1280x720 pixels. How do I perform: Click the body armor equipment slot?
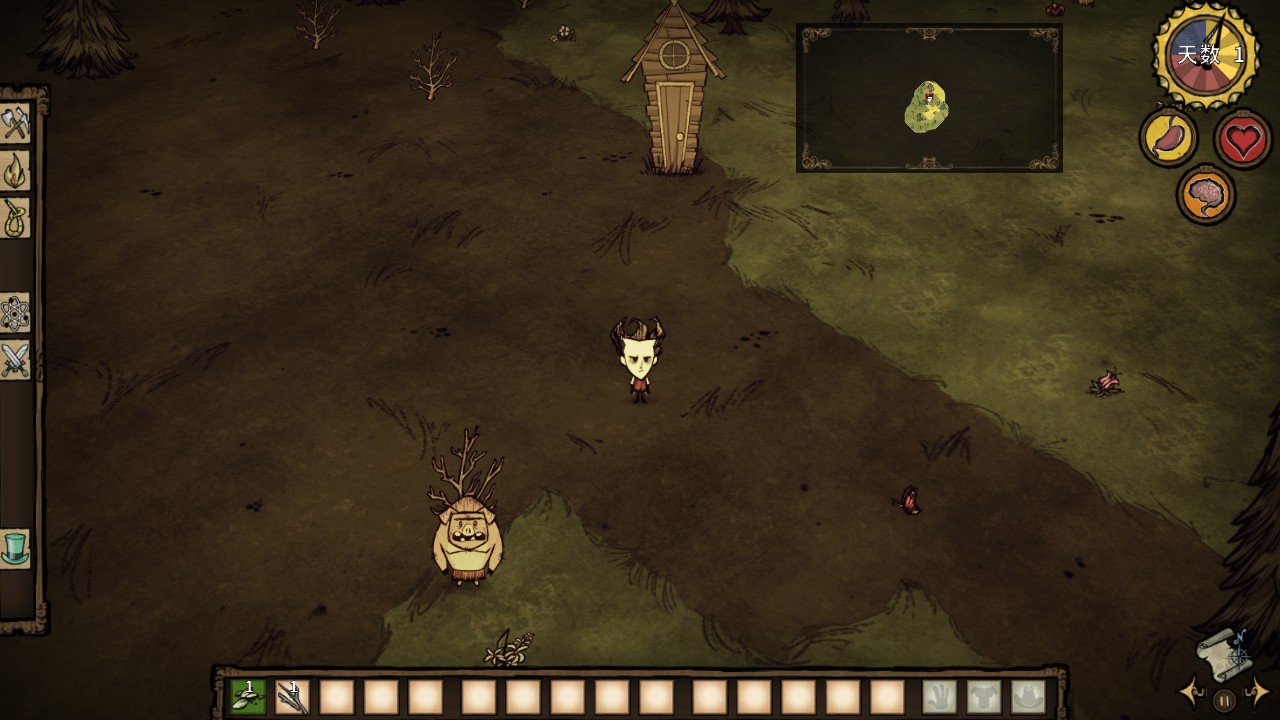tap(984, 697)
